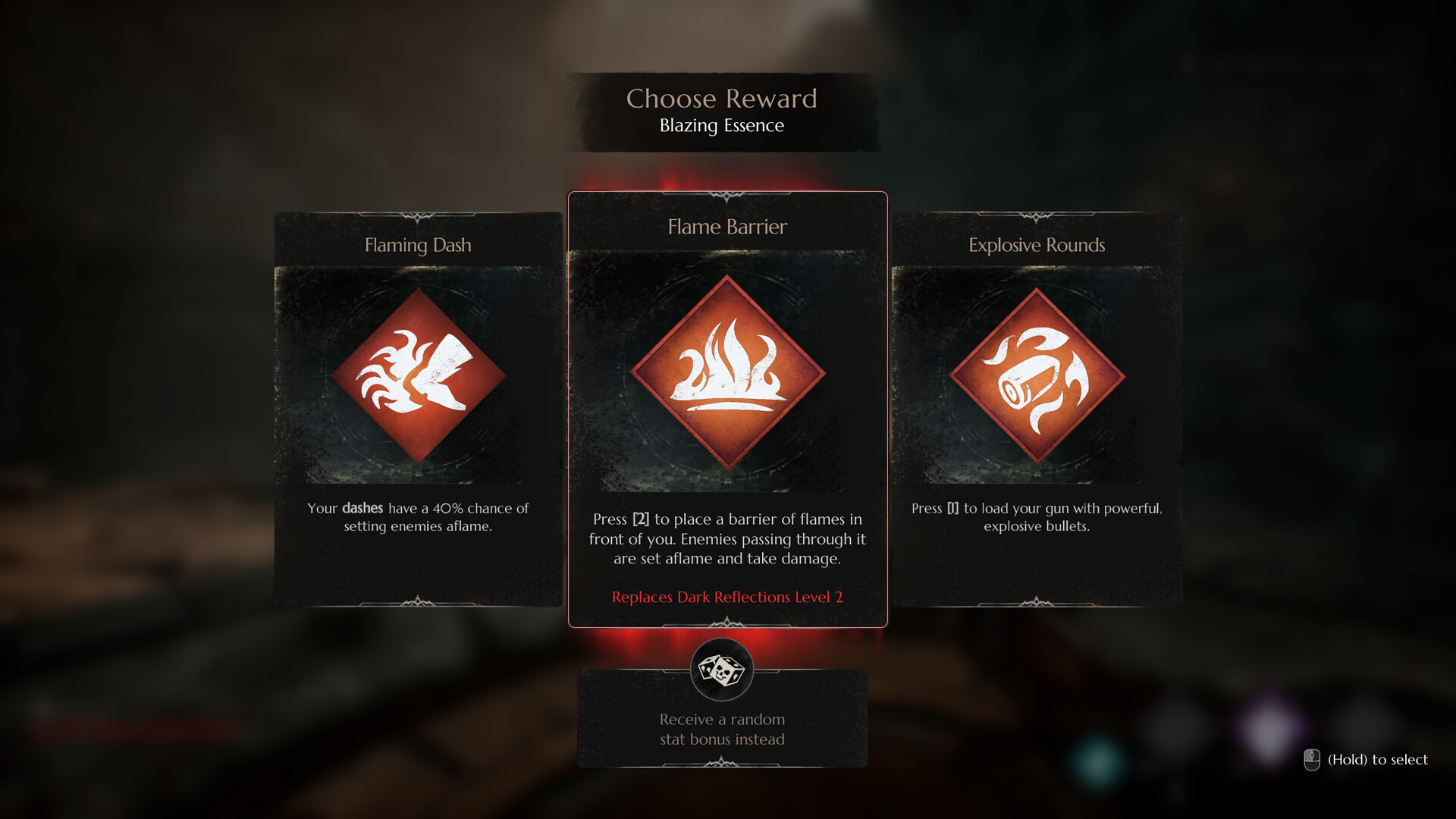The image size is (1456, 819).
Task: Click the Flaming Dash card title
Action: 418,245
